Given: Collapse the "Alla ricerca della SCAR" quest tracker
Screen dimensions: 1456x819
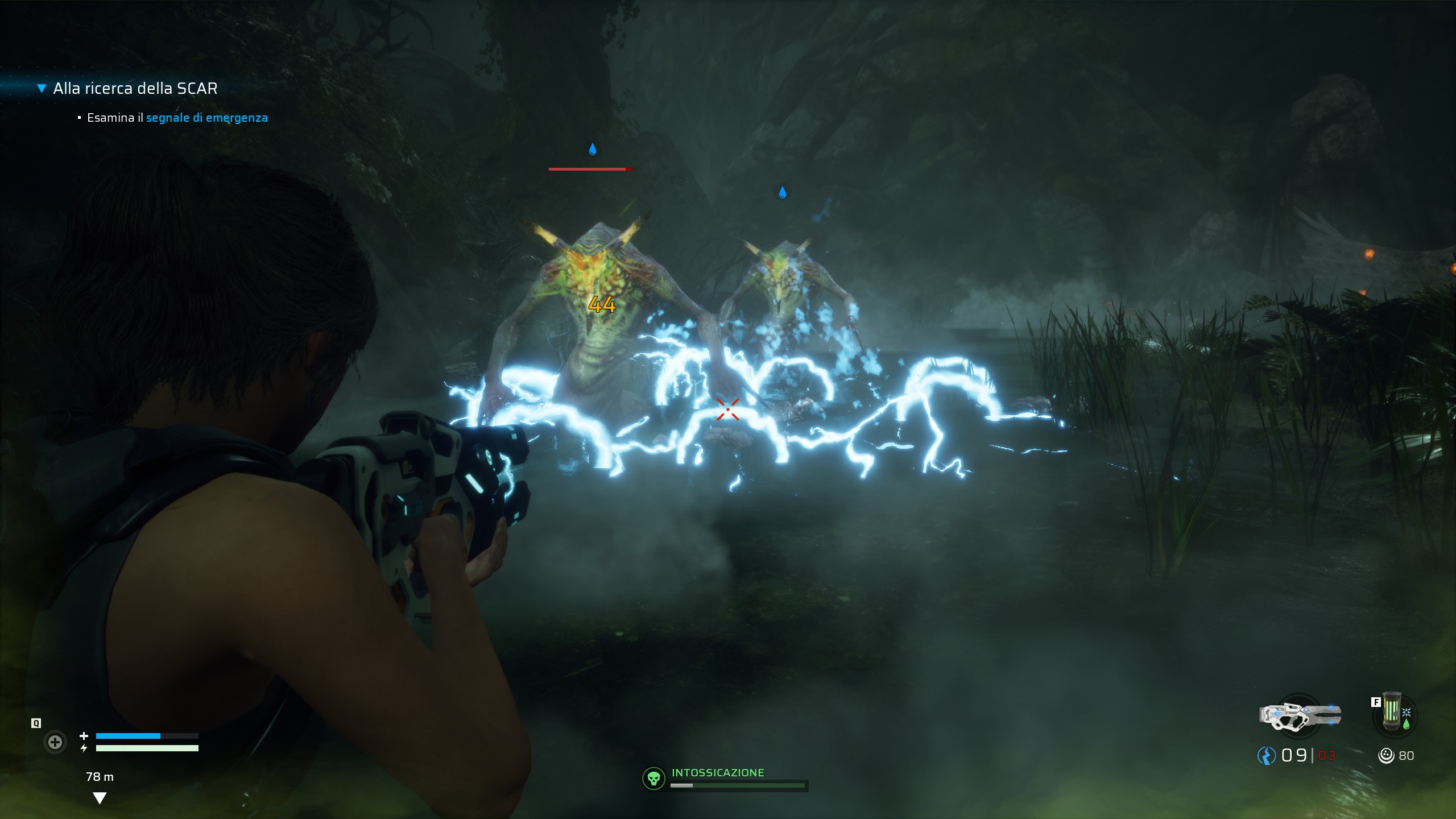Looking at the screenshot, I should (x=42, y=88).
